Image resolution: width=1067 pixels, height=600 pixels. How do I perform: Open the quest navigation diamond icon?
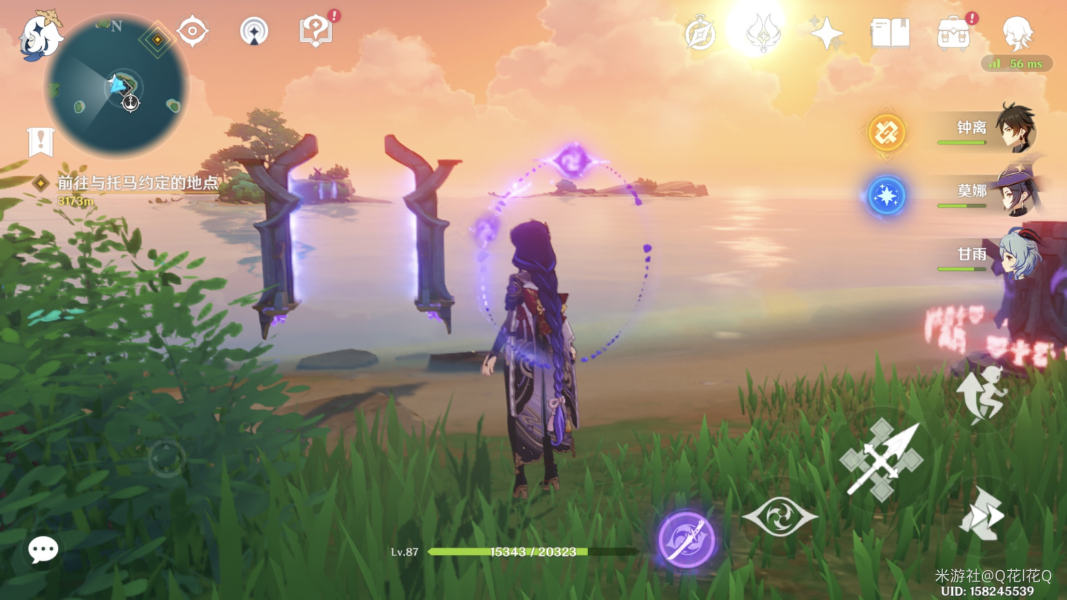[157, 40]
